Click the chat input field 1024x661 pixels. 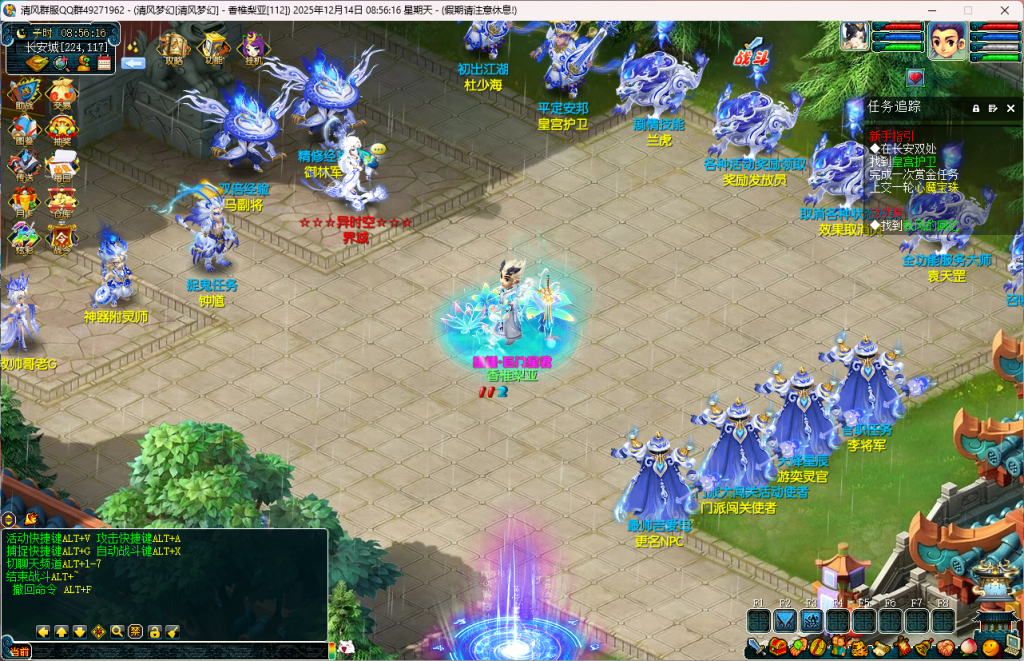pos(180,651)
